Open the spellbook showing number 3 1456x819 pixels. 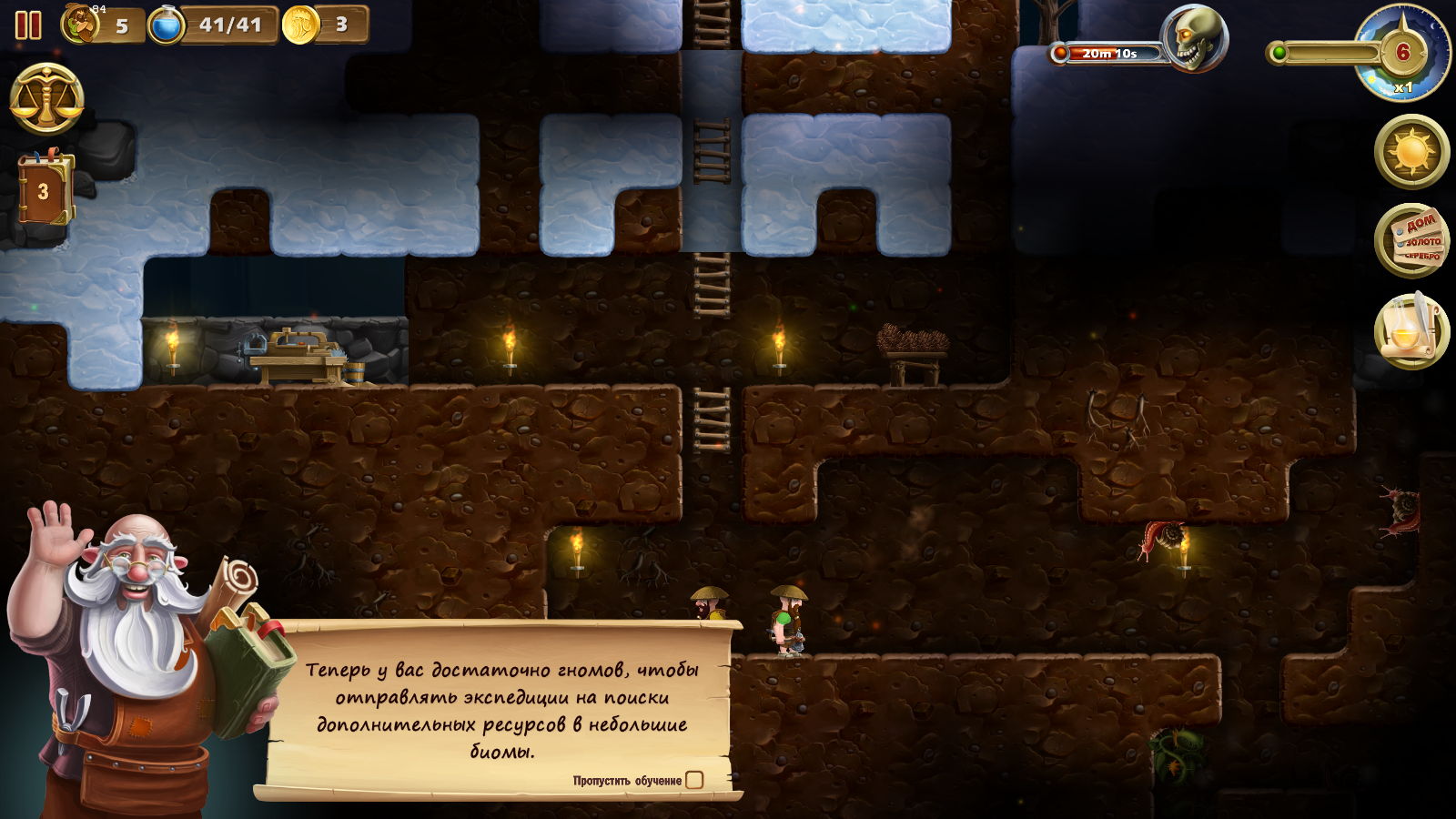point(44,189)
